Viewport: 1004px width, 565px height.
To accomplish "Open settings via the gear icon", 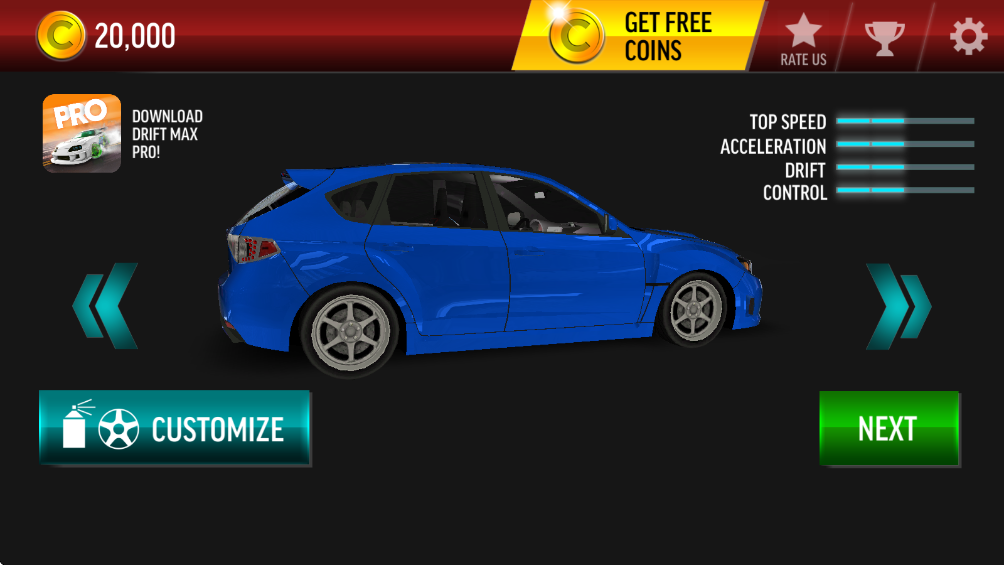I will (x=968, y=37).
